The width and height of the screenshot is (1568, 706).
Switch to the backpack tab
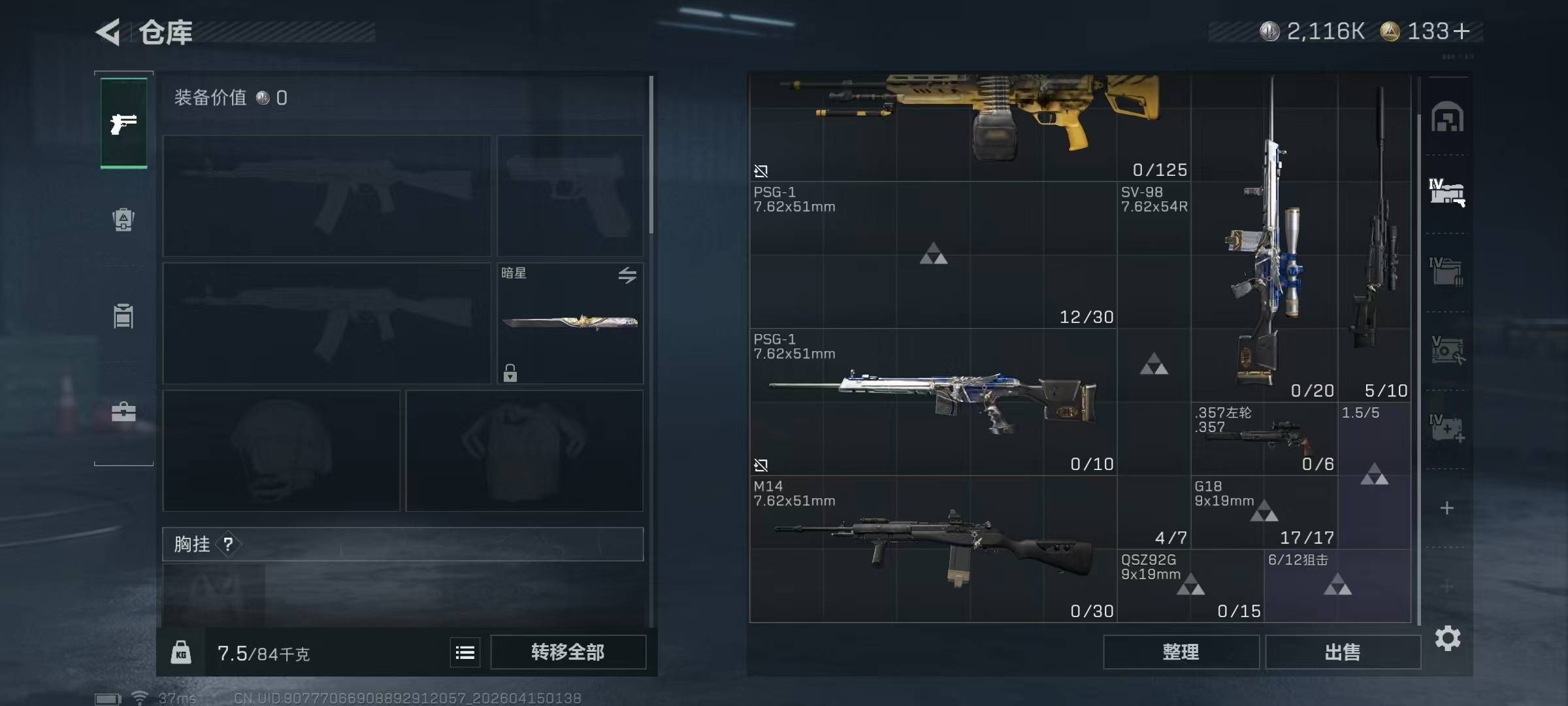point(123,220)
